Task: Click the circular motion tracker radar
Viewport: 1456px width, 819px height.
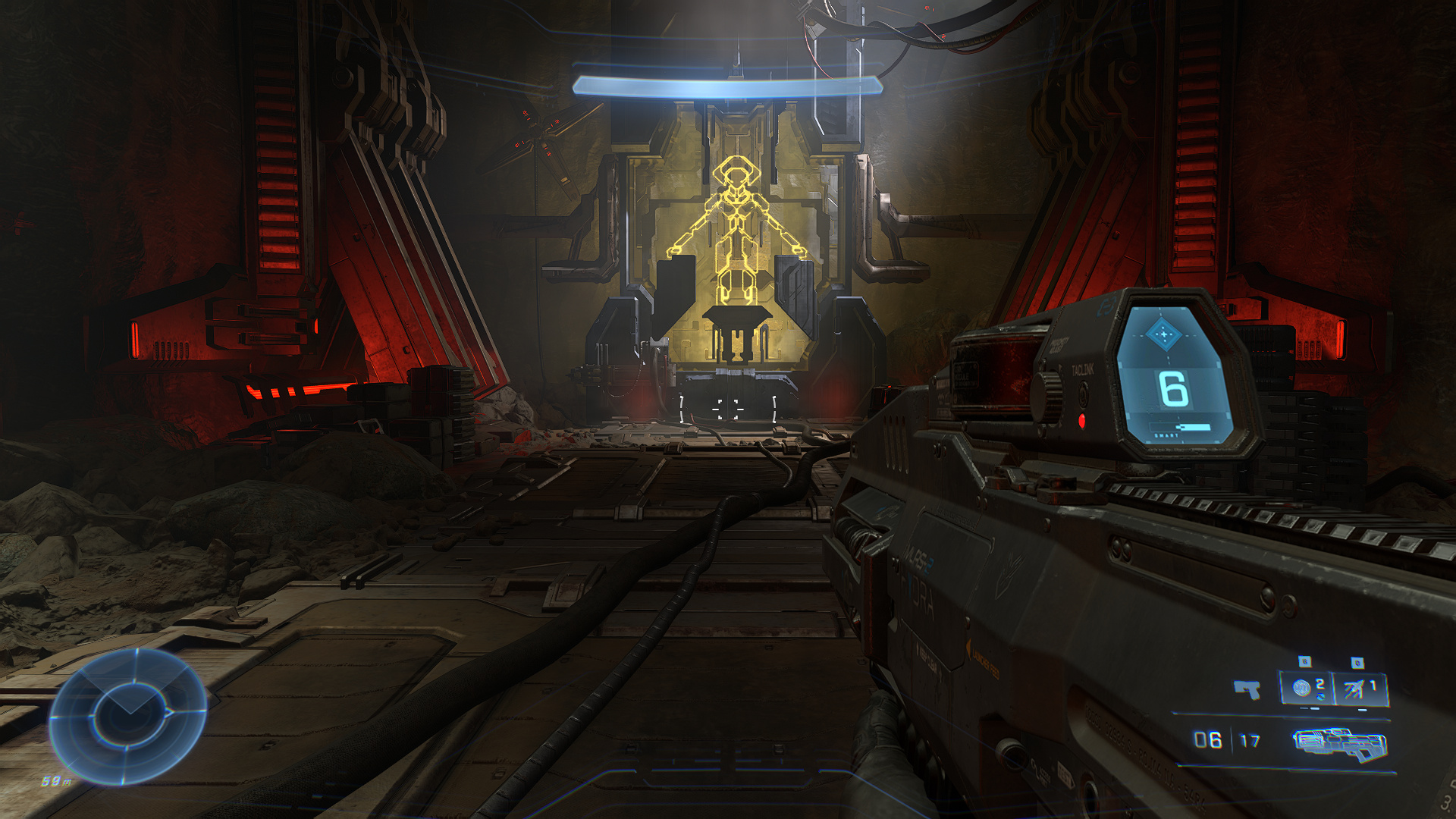Action: [127, 715]
